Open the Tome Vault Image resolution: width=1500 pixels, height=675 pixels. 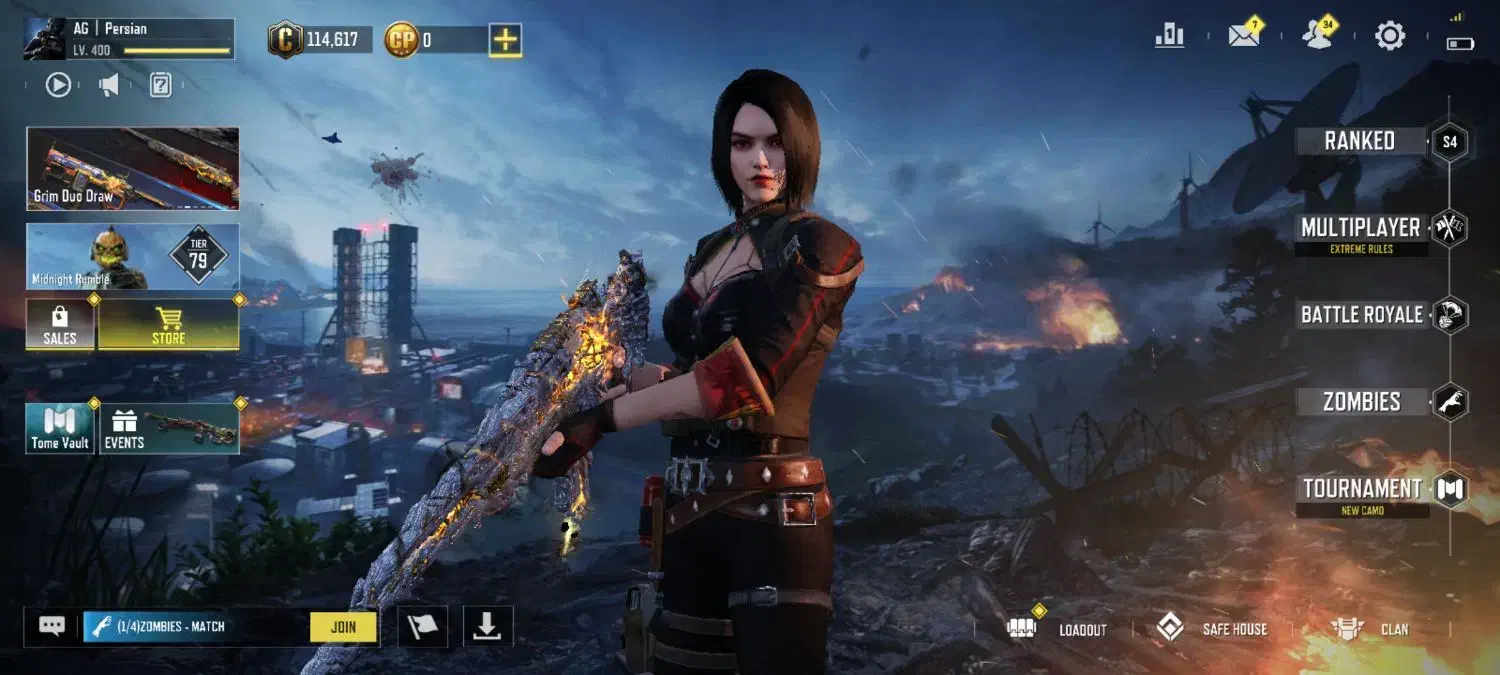pyautogui.click(x=60, y=429)
